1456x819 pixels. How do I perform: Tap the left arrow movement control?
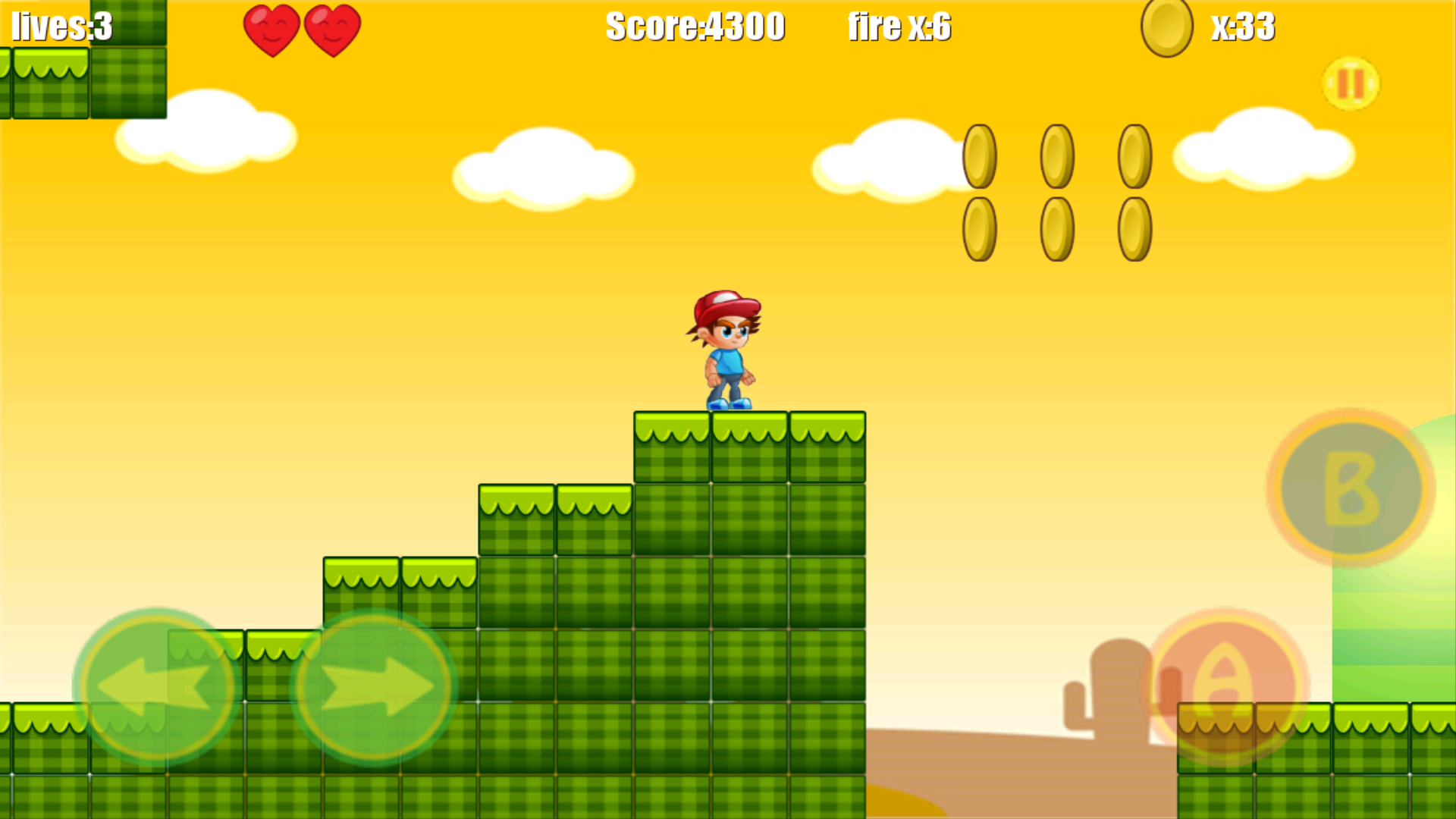coord(155,686)
